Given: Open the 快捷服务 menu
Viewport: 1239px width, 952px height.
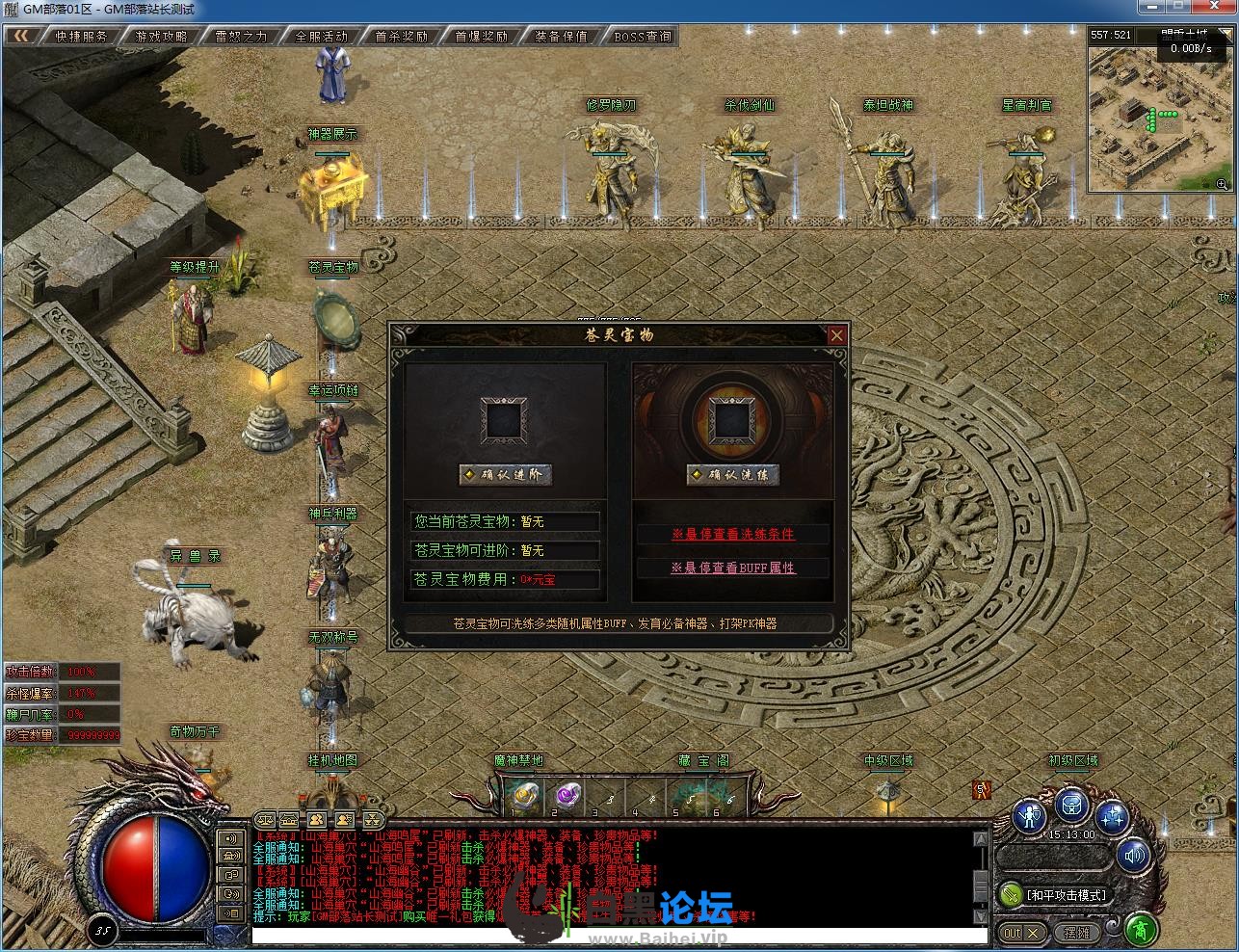Looking at the screenshot, I should pyautogui.click(x=82, y=37).
